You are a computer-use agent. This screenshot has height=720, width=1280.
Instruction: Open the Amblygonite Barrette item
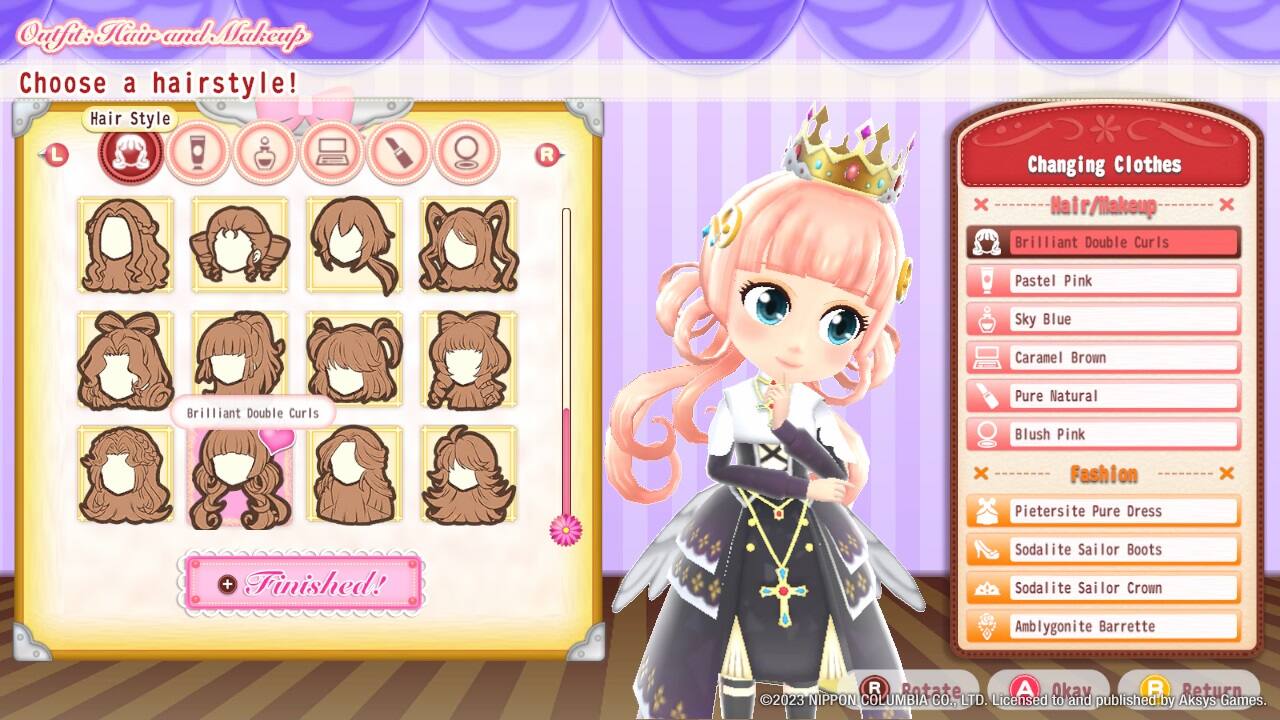[1103, 626]
